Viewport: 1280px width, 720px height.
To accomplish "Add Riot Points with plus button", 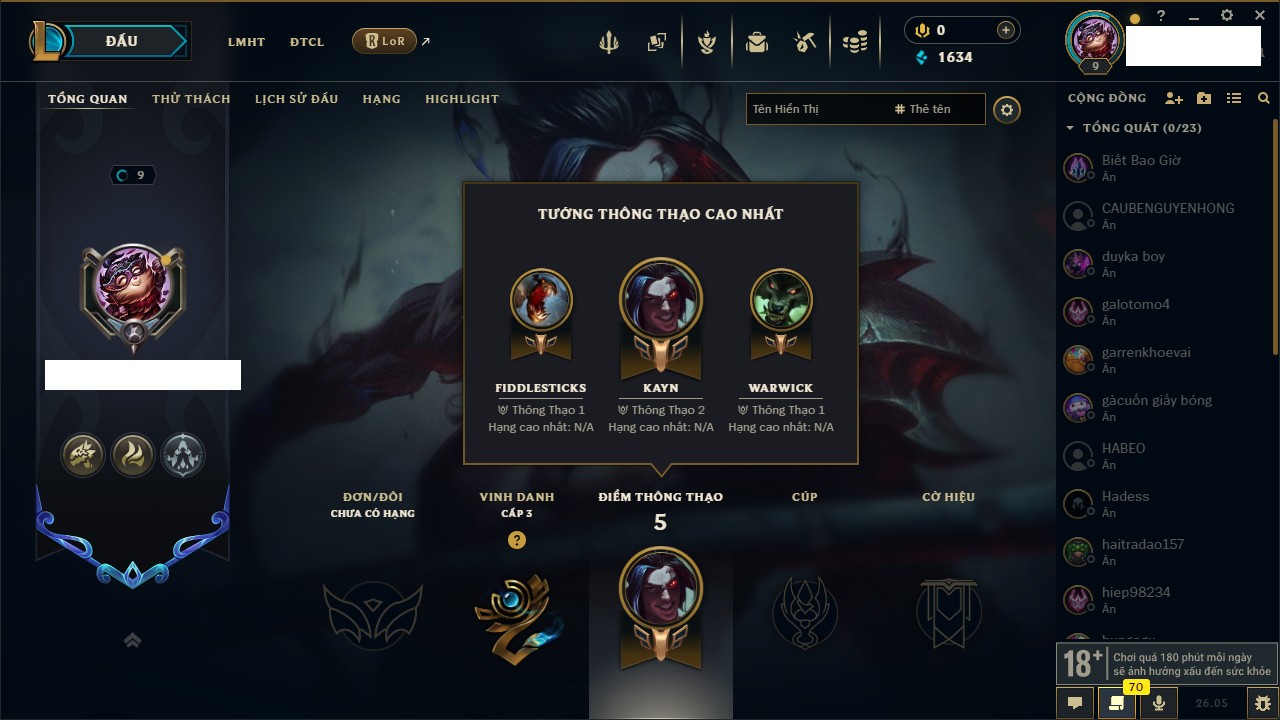I will click(1005, 30).
